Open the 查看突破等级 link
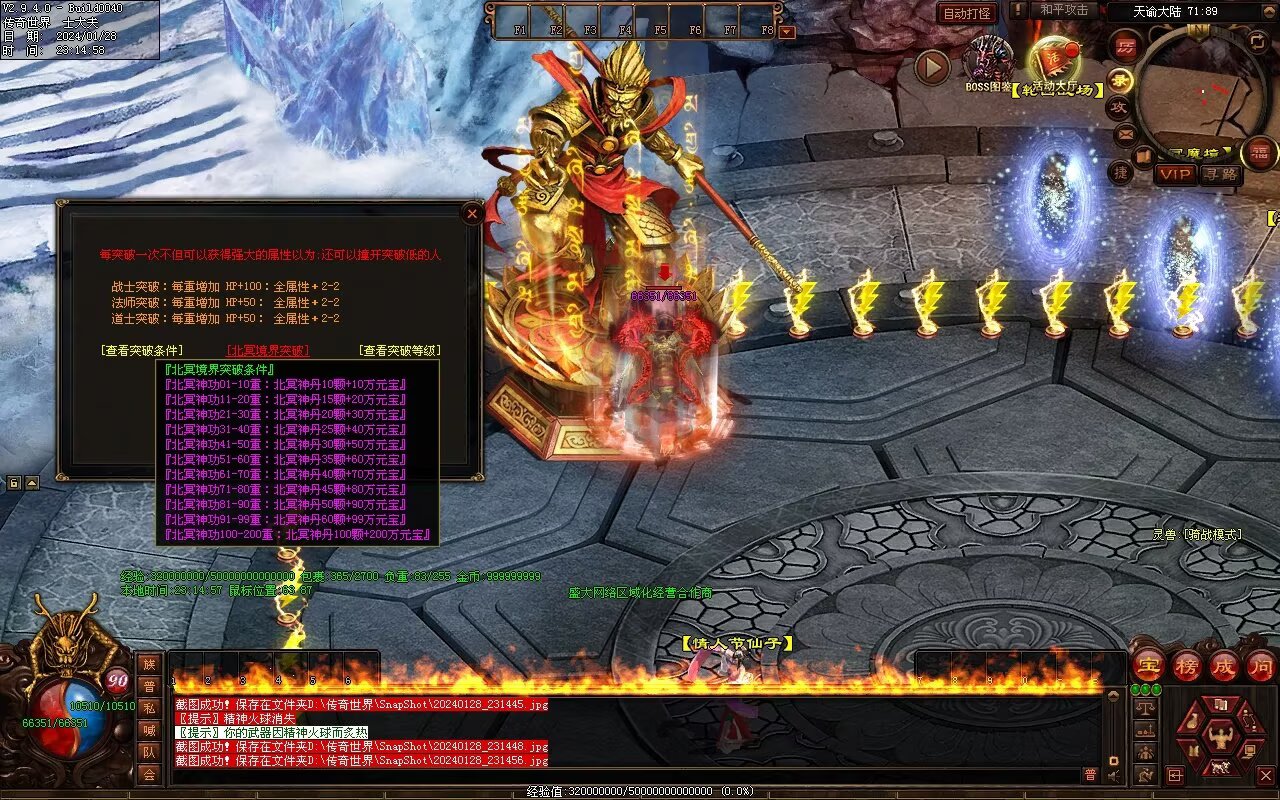The height and width of the screenshot is (800, 1280). pyautogui.click(x=399, y=351)
